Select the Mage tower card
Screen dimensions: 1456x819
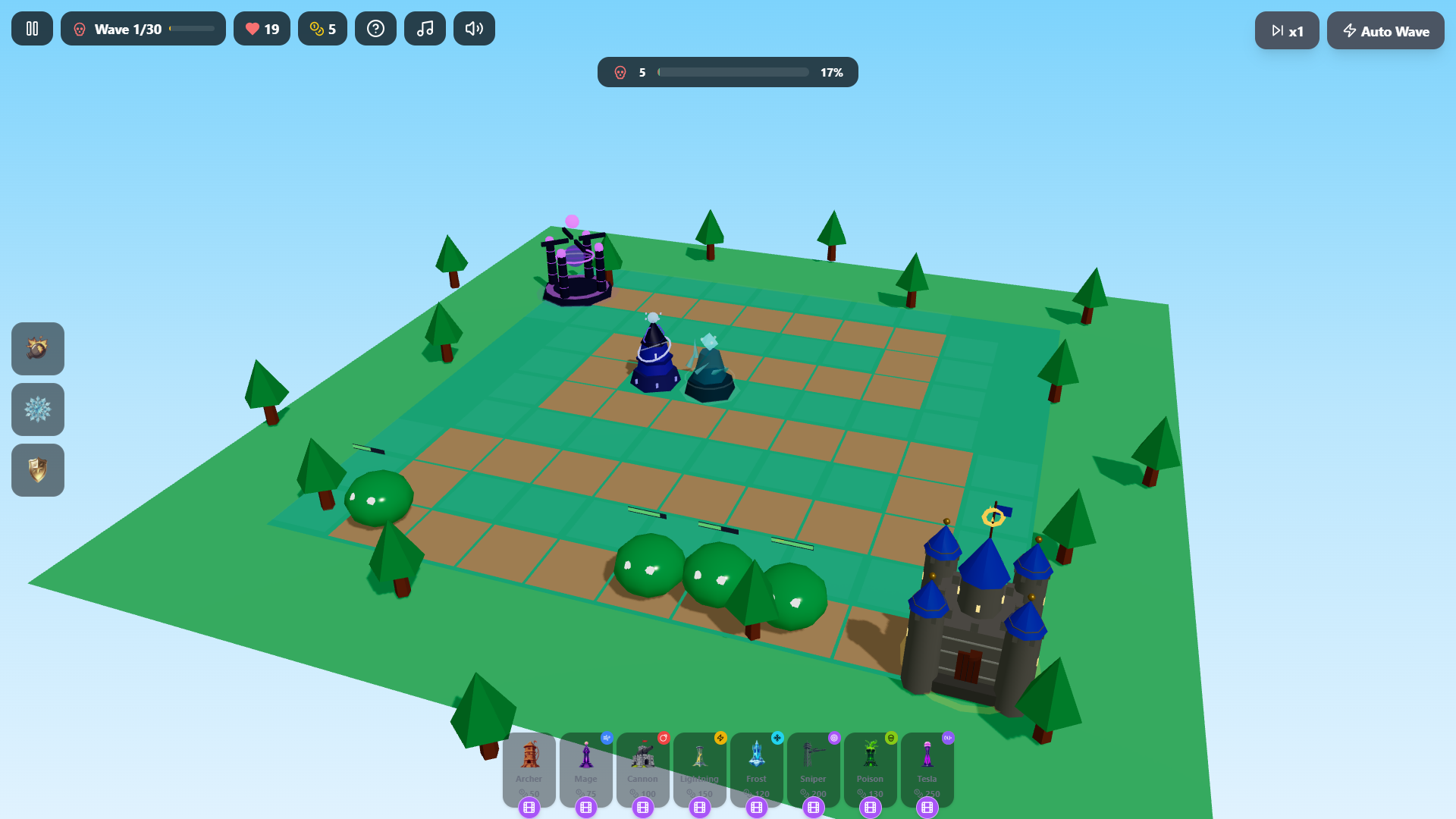pos(585,766)
